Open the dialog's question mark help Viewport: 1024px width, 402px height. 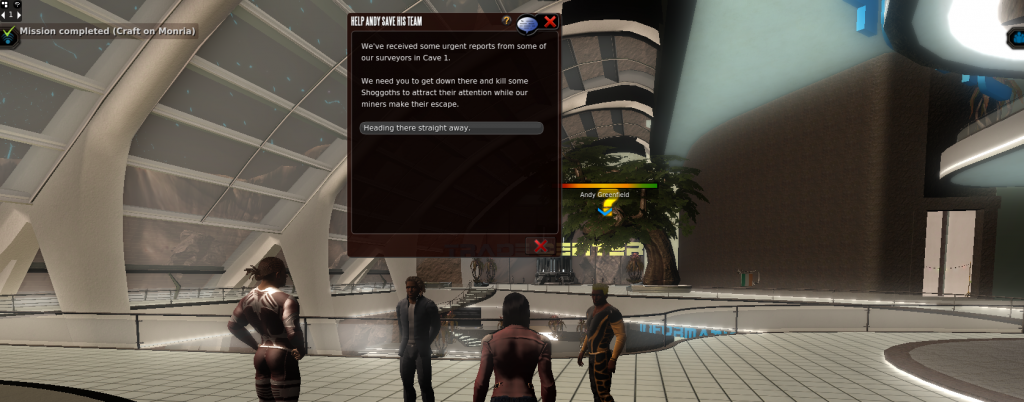coord(507,20)
